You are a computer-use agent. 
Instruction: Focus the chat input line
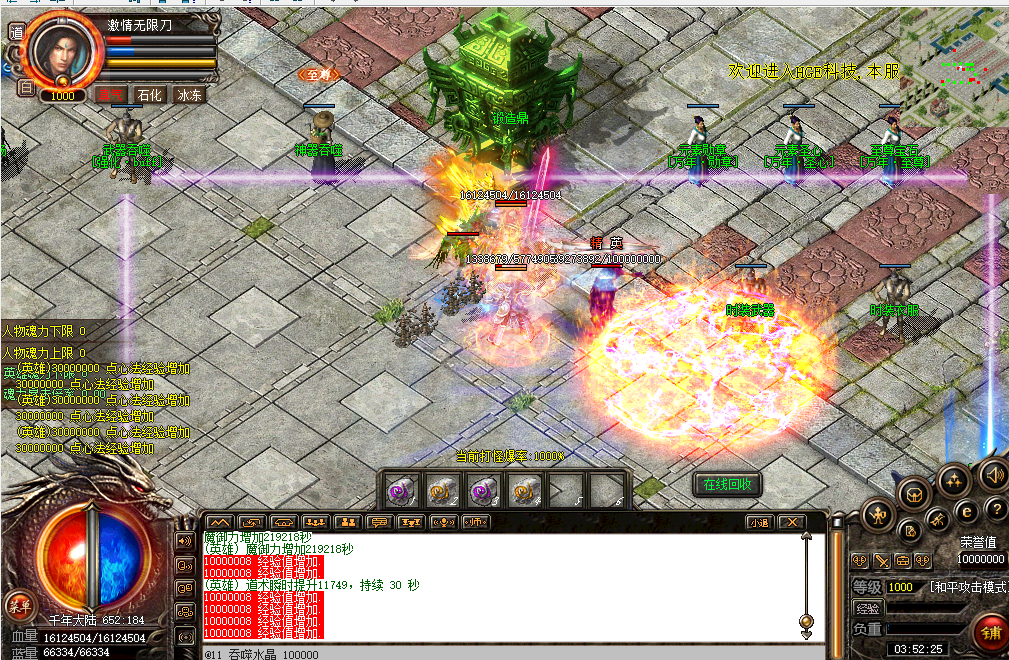coord(500,654)
